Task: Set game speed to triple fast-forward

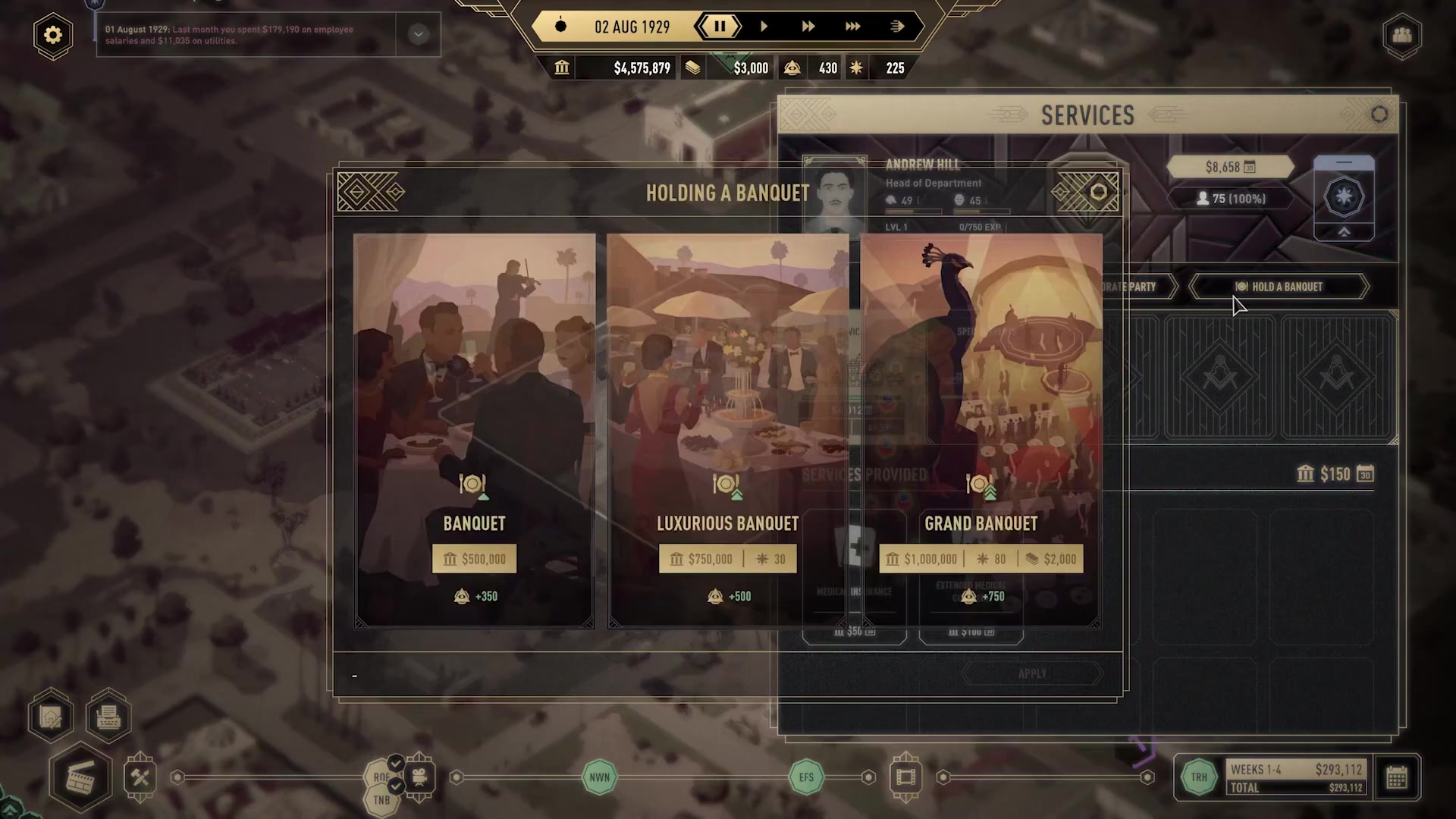Action: point(852,27)
